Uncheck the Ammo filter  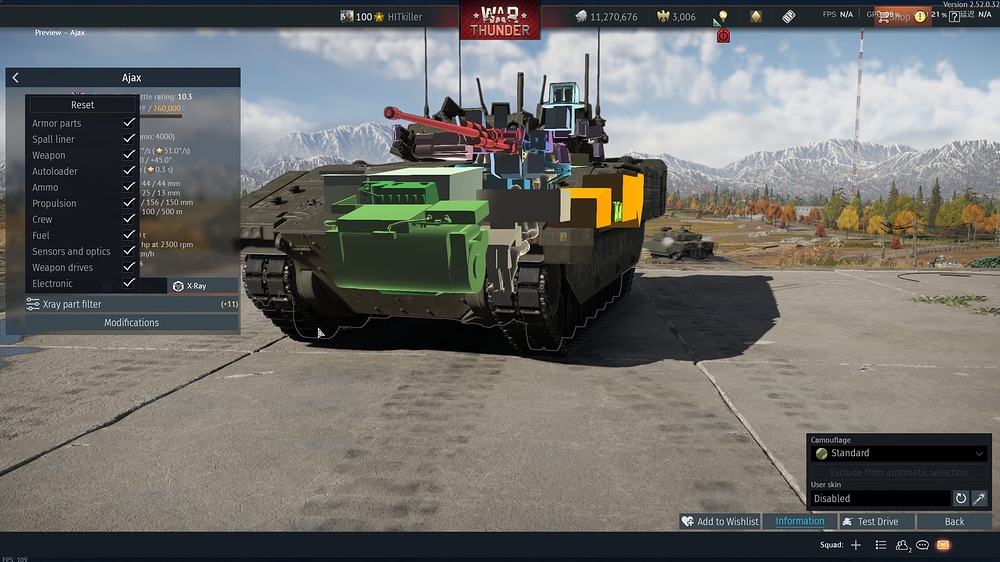[x=129, y=187]
